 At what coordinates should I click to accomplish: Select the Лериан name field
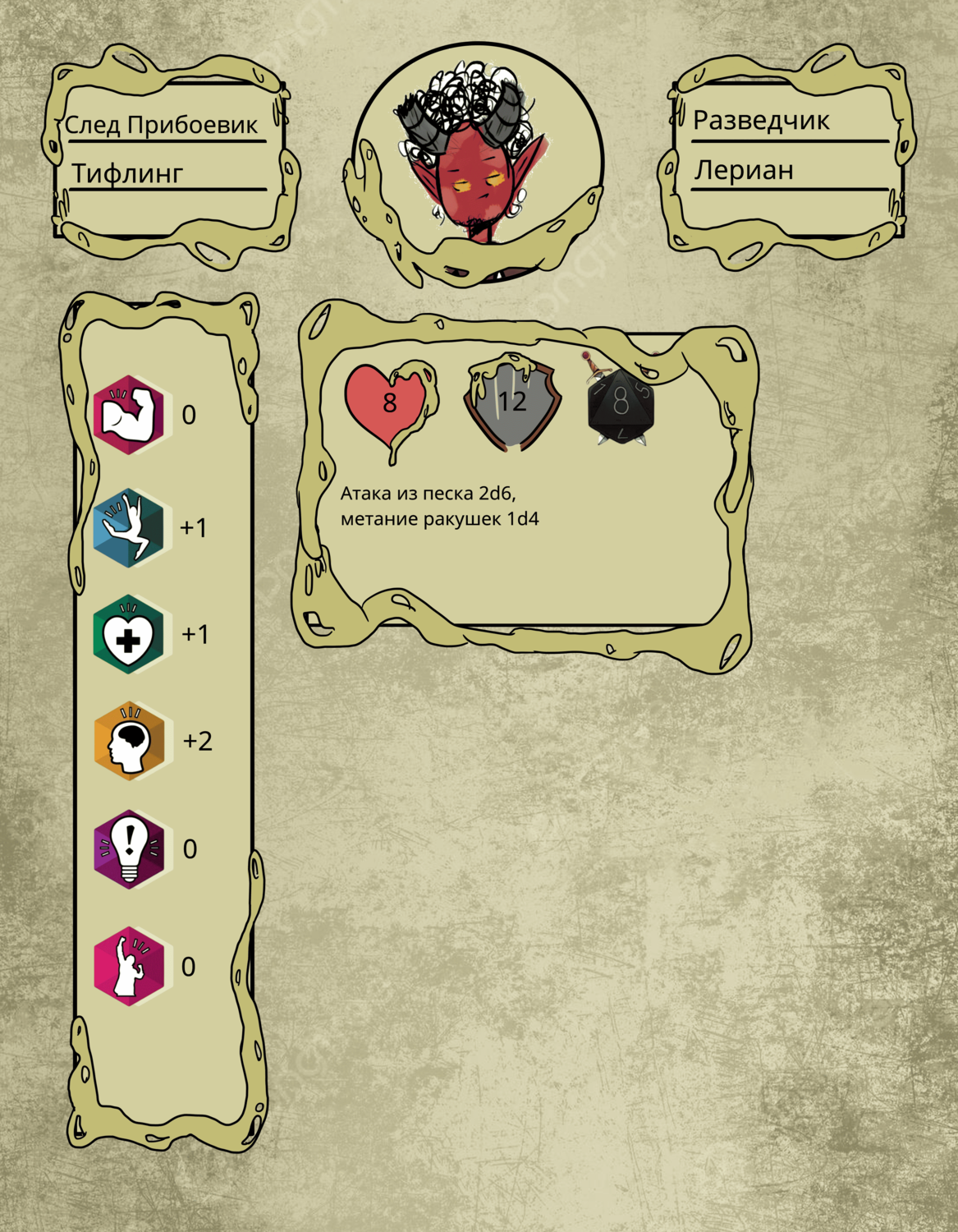pyautogui.click(x=744, y=170)
